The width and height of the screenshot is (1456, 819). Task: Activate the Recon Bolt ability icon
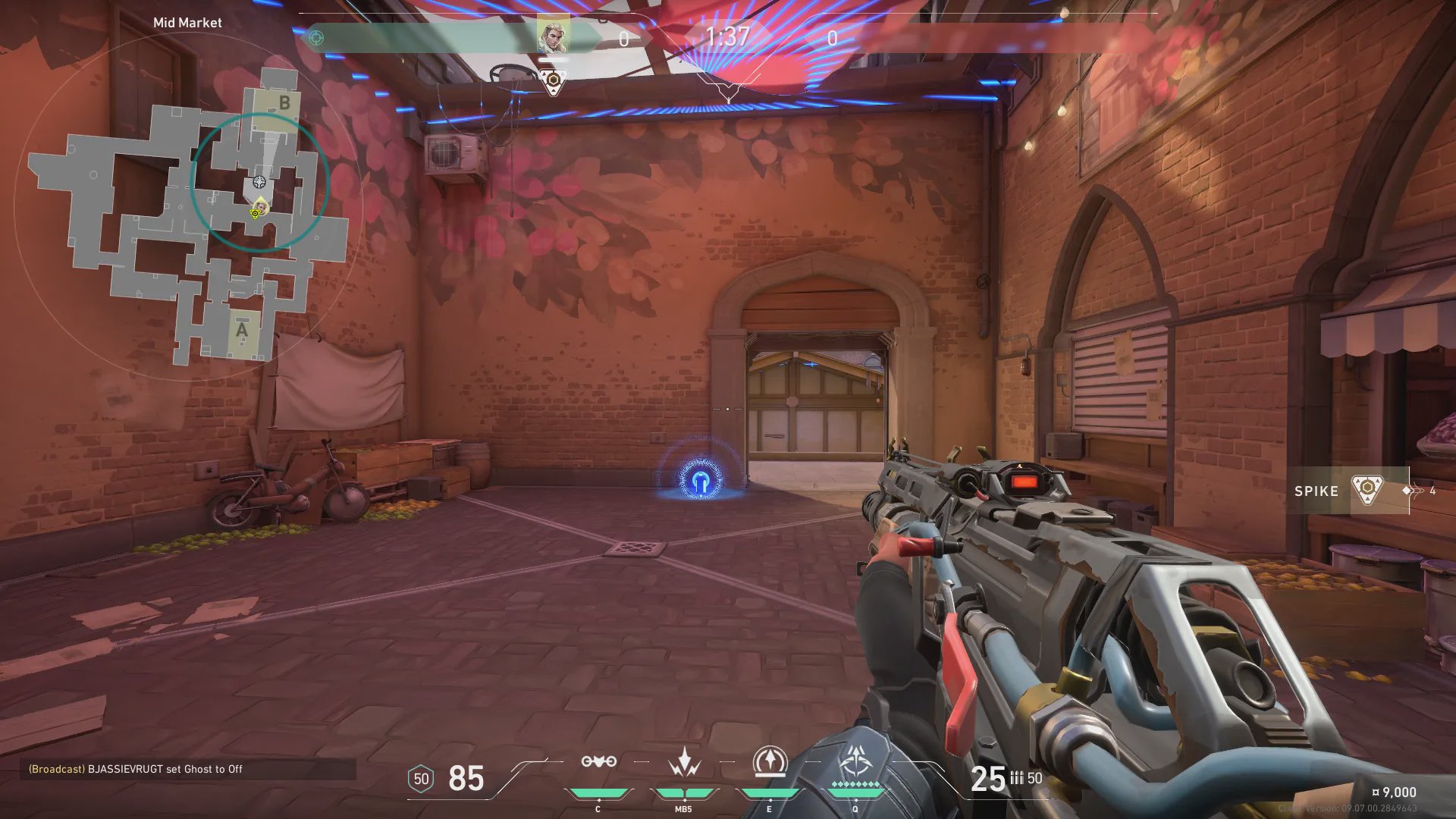[x=770, y=762]
